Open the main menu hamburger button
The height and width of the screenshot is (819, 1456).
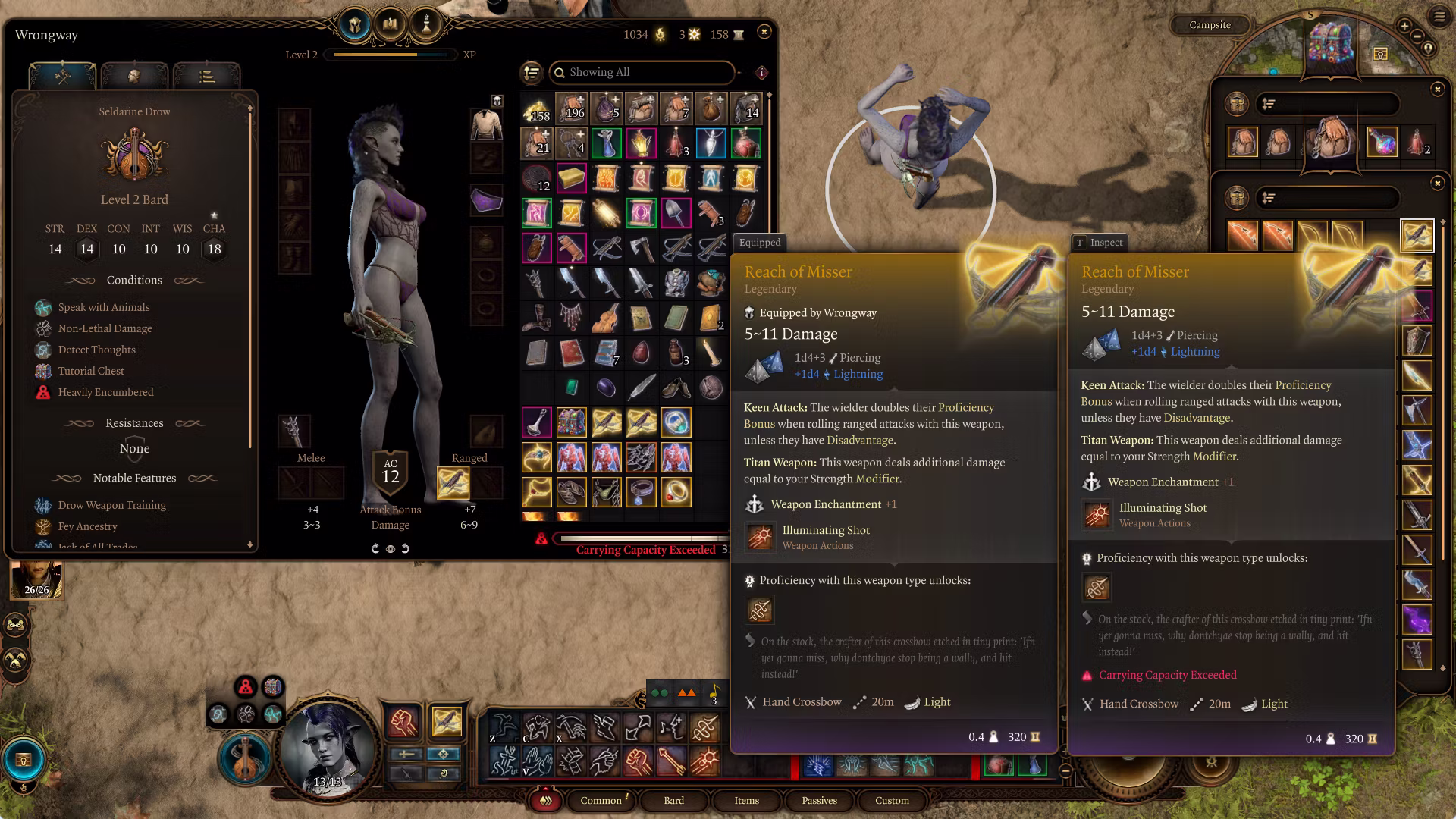tap(1439, 16)
